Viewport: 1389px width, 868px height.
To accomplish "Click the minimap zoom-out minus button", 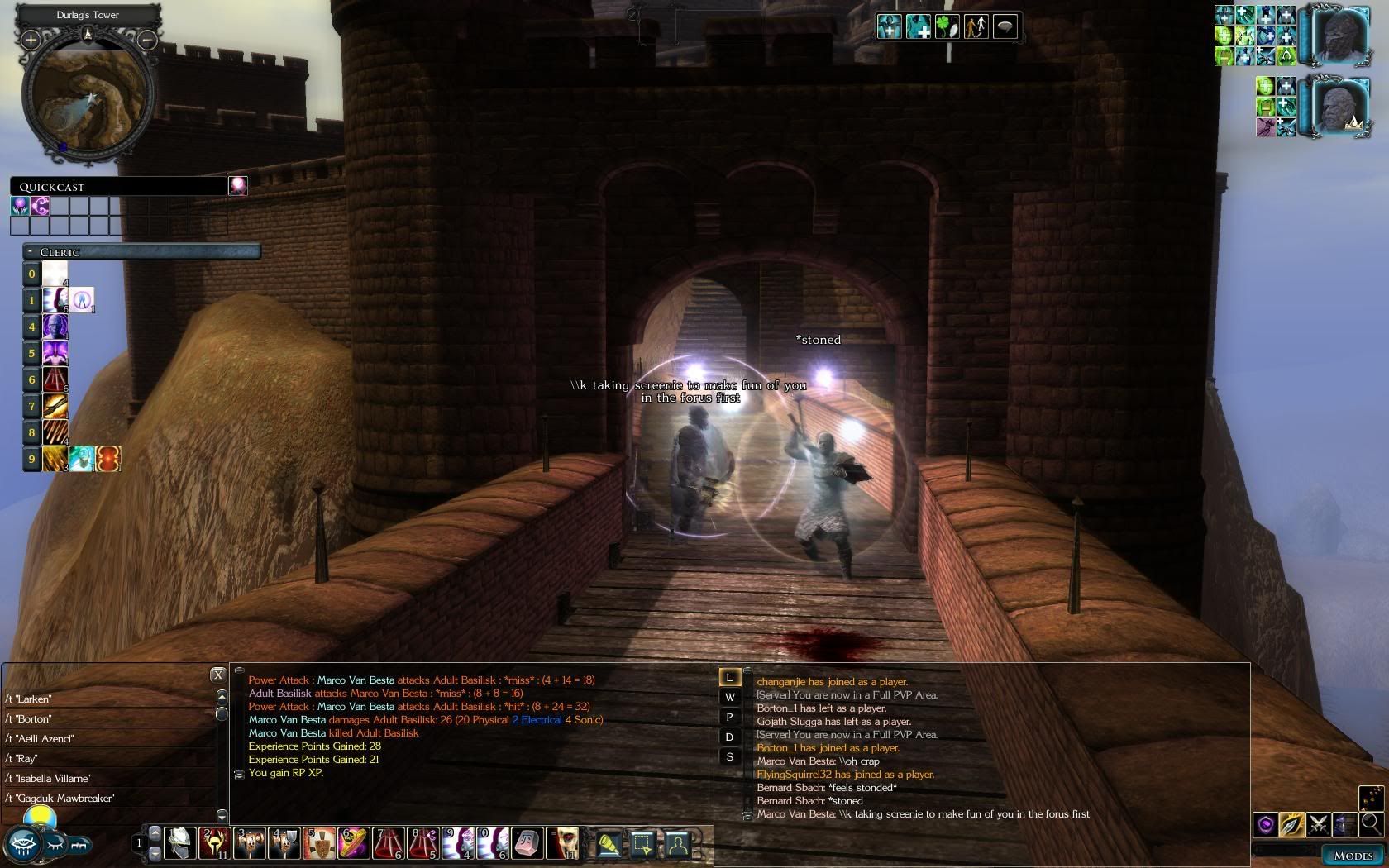I will point(146,40).
